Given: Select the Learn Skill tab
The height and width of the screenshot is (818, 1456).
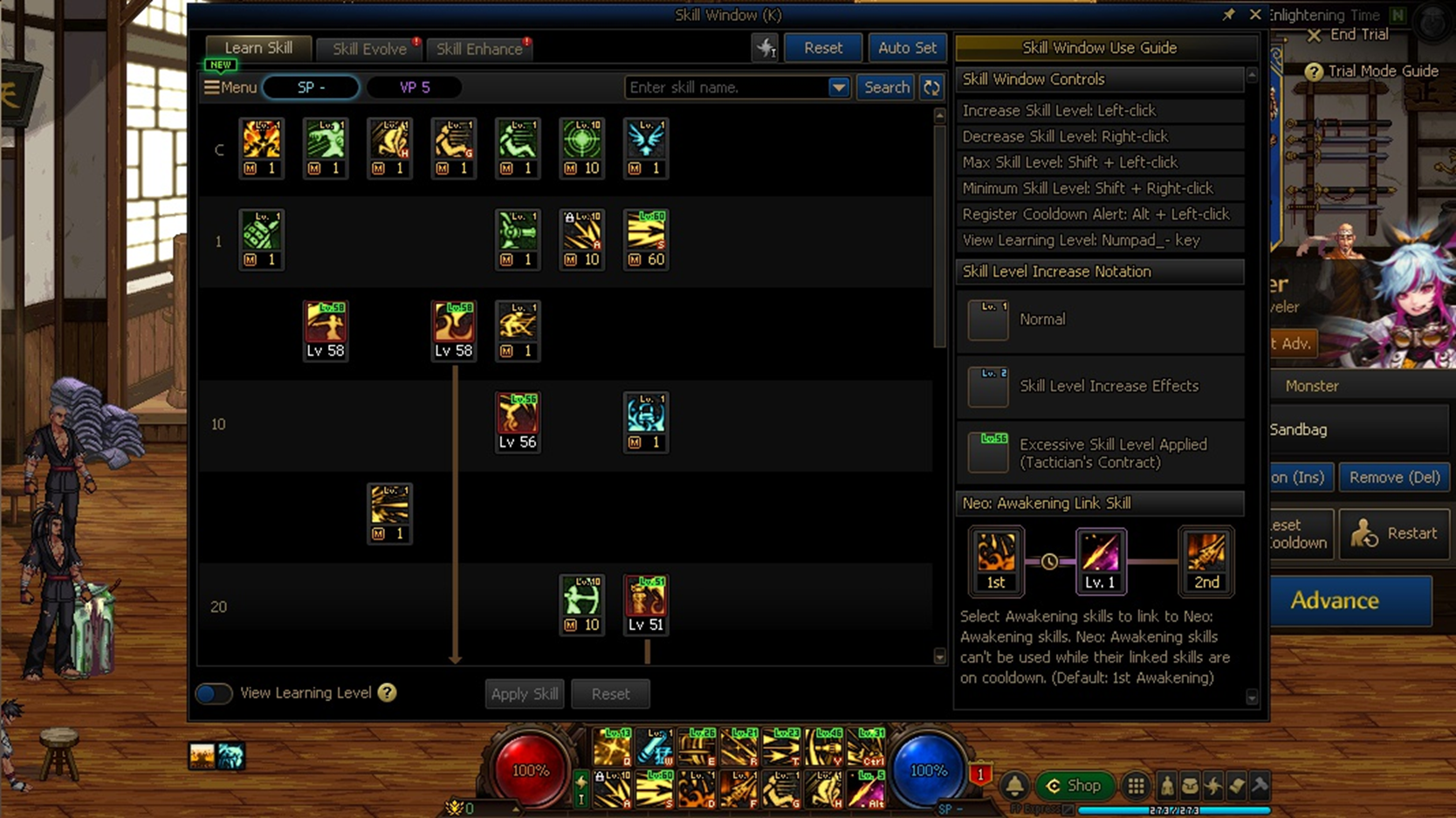Looking at the screenshot, I should [x=258, y=48].
